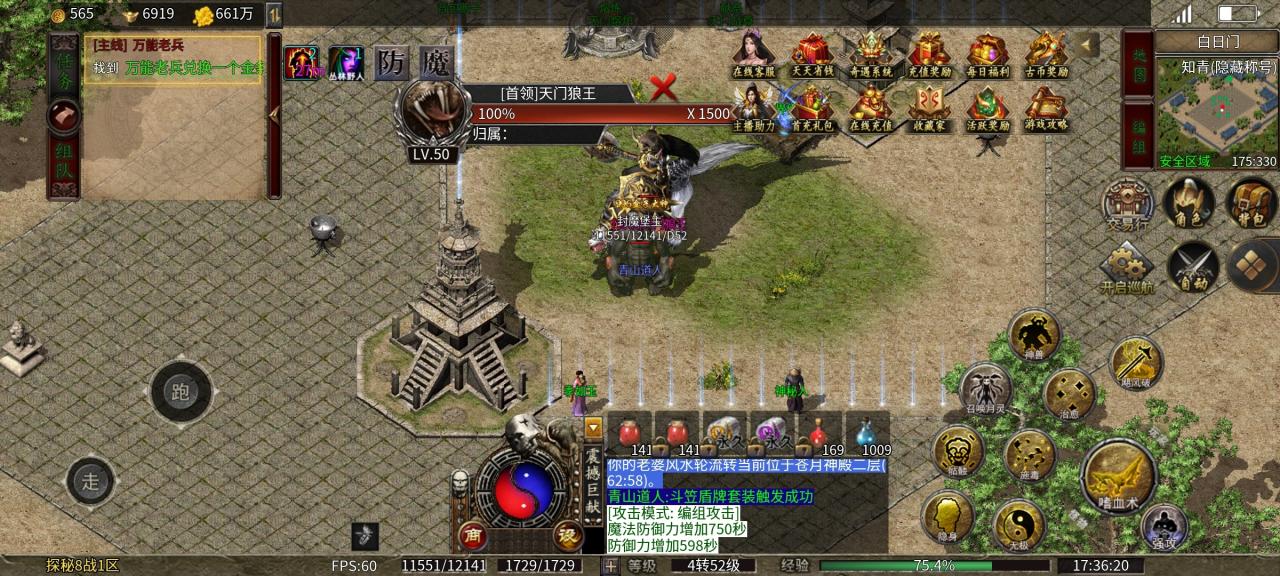Viewport: 1280px width, 576px height.
Task: Open the 角色 character sheet
Action: click(1190, 203)
